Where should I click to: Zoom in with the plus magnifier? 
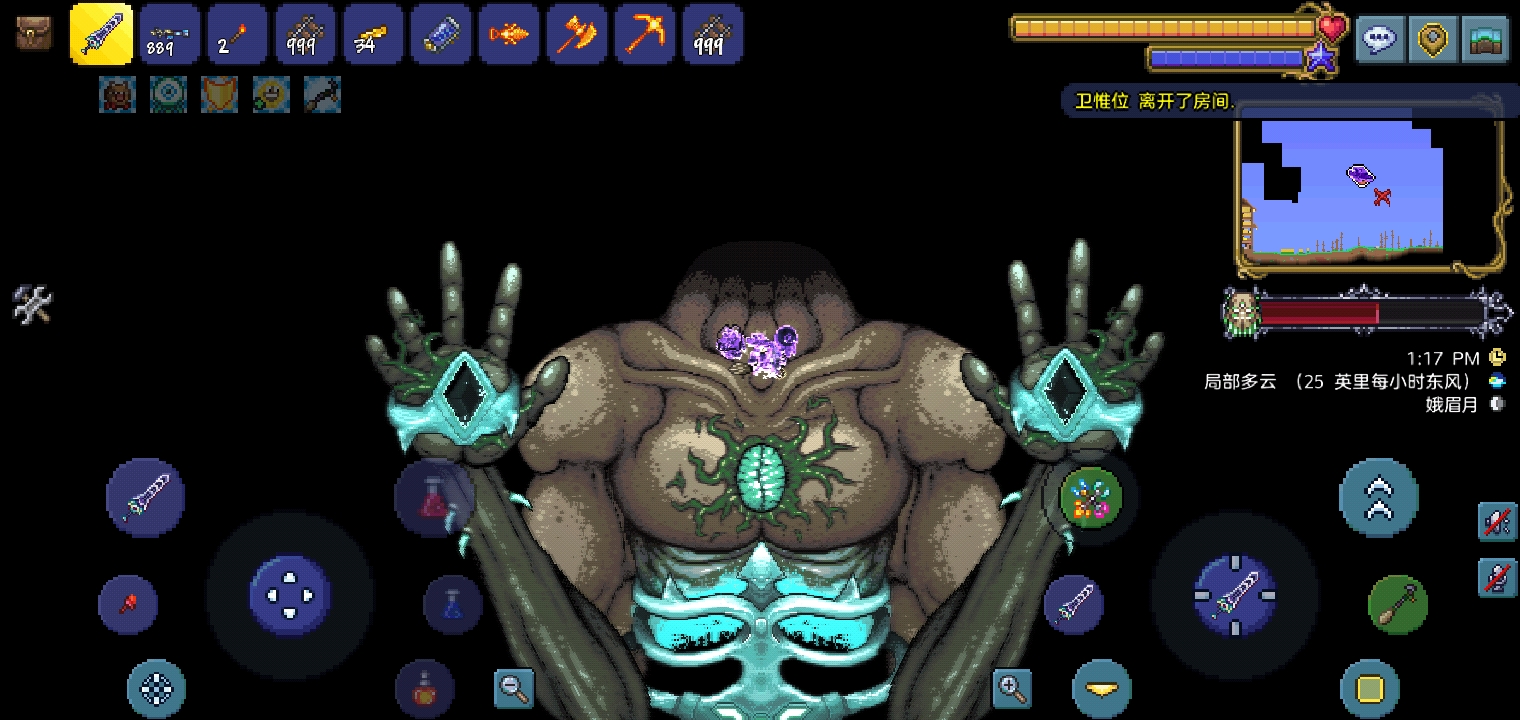coord(1011,688)
